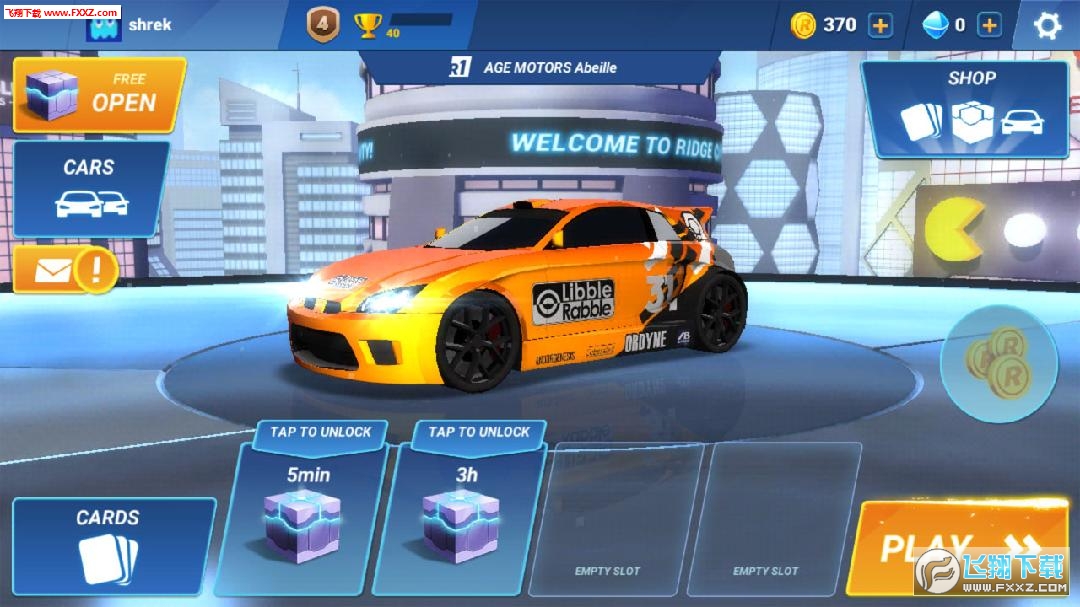Unlock the 3h crate
The height and width of the screenshot is (607, 1080).
(x=467, y=510)
